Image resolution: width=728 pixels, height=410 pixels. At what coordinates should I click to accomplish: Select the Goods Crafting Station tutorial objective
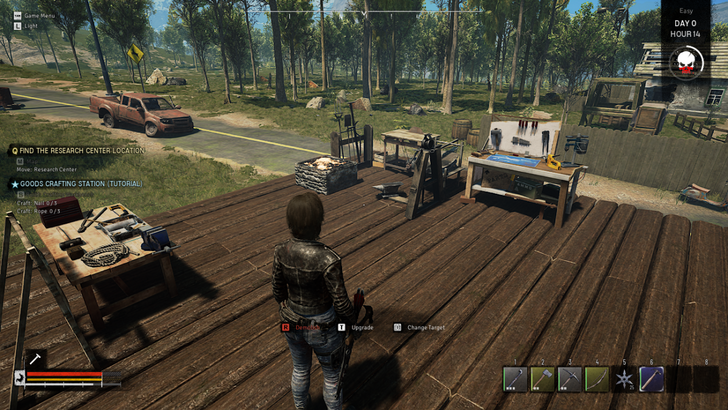click(80, 184)
